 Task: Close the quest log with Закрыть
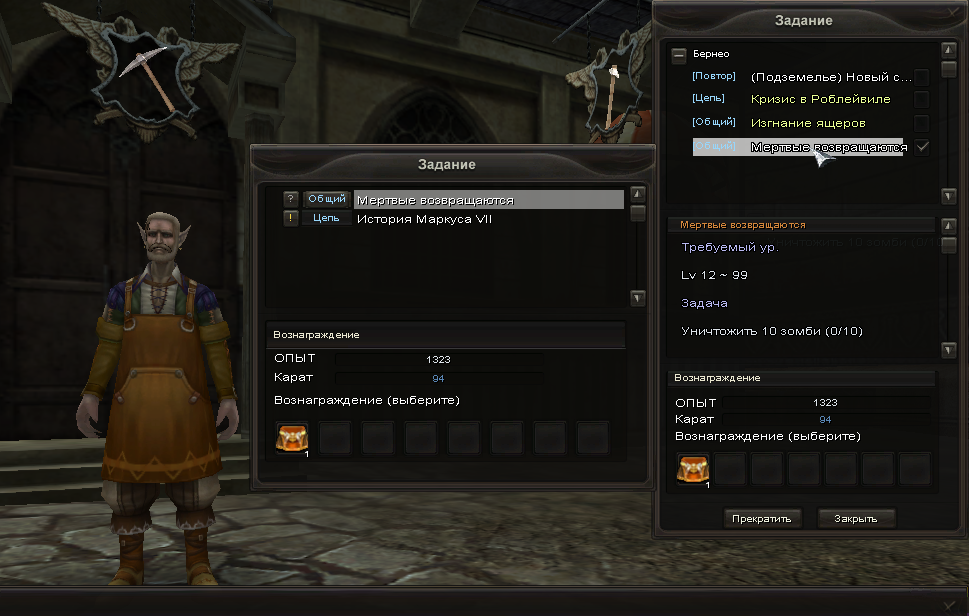coord(856,518)
